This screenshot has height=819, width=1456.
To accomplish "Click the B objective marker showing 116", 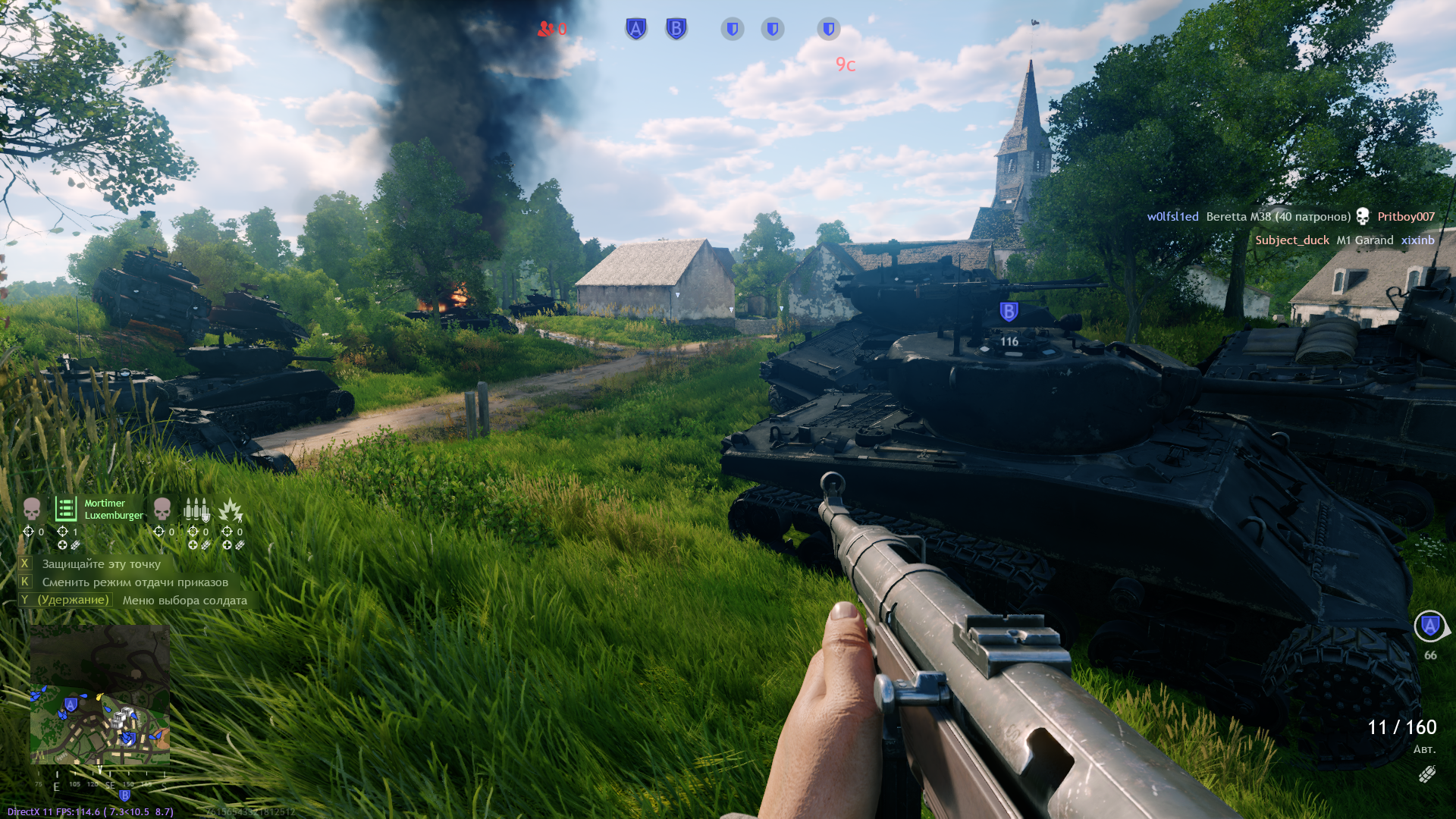I will (1009, 312).
